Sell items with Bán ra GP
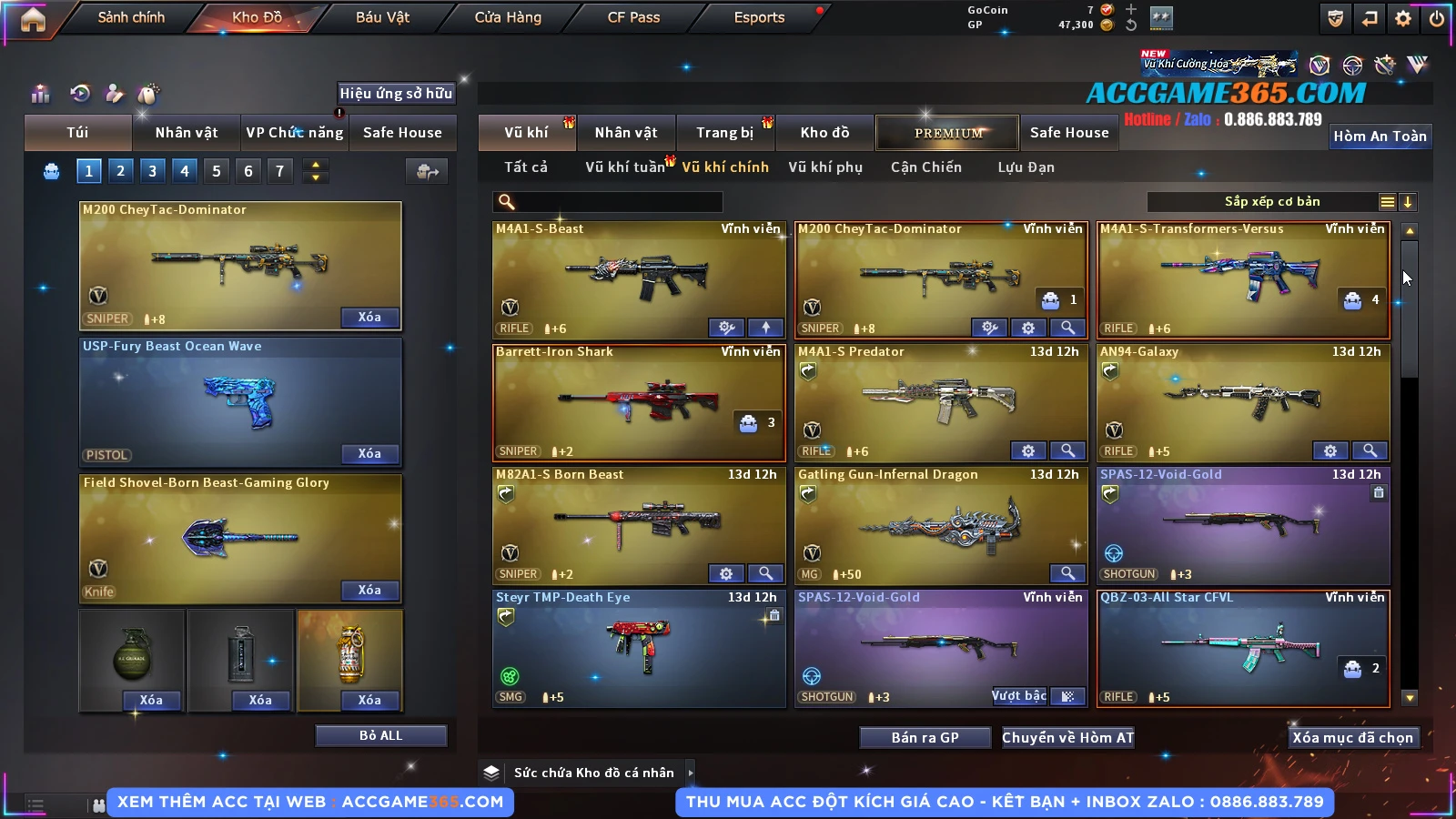The image size is (1456, 819). click(x=925, y=738)
